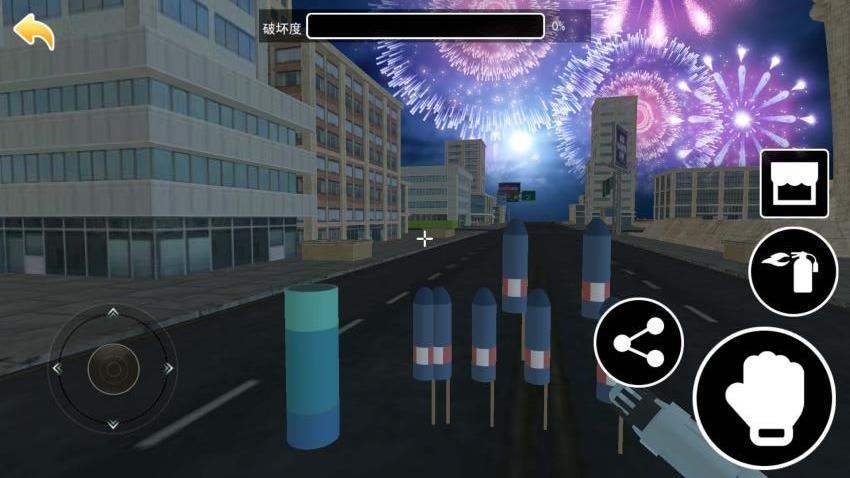850x478 pixels.
Task: Click the virtual joystick's left arrow
Action: (x=57, y=369)
